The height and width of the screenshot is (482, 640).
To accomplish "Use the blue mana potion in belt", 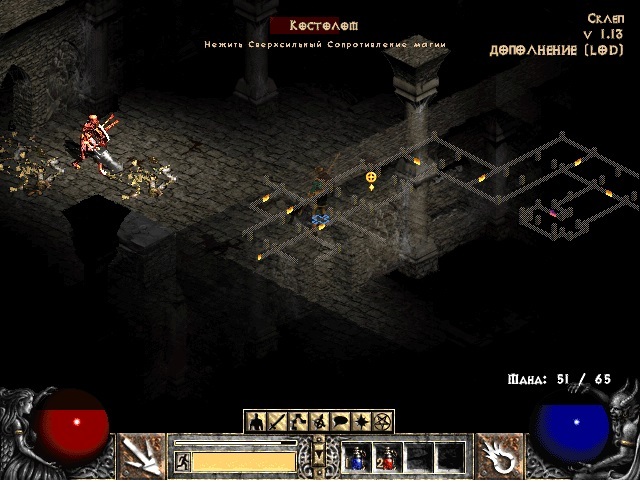I will pos(356,457).
